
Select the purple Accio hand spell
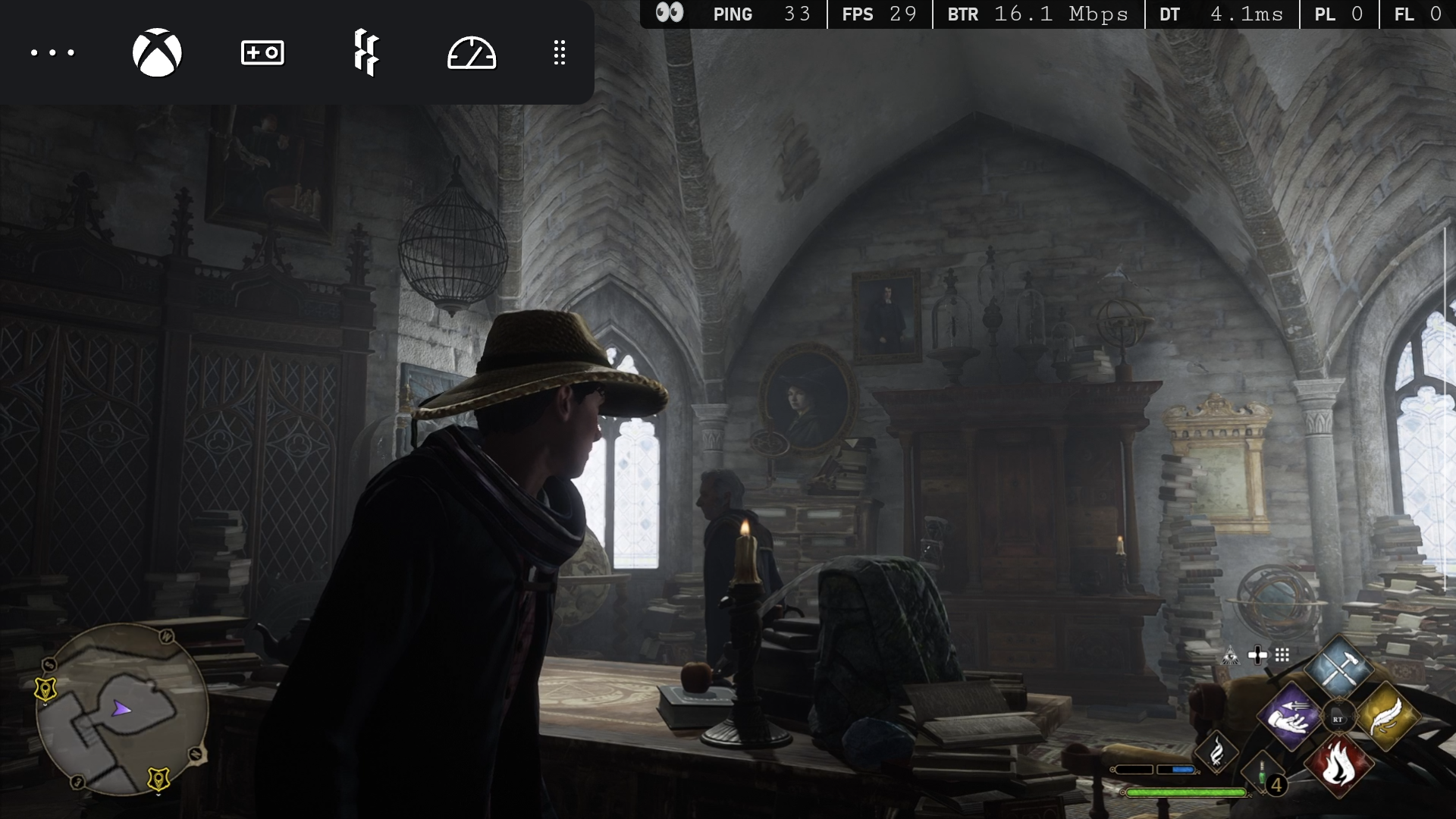(x=1289, y=716)
